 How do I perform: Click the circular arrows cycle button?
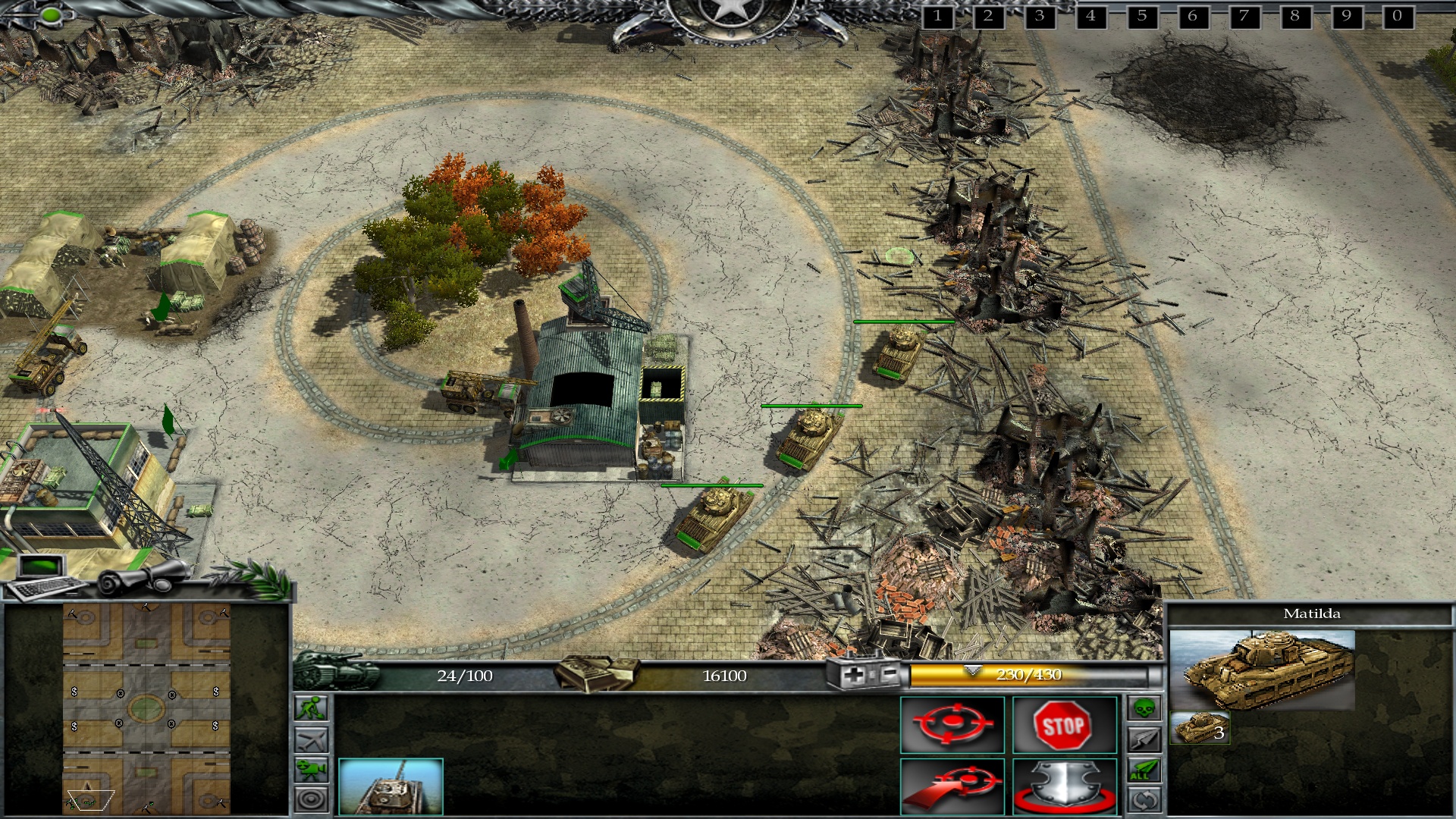coord(1144,800)
